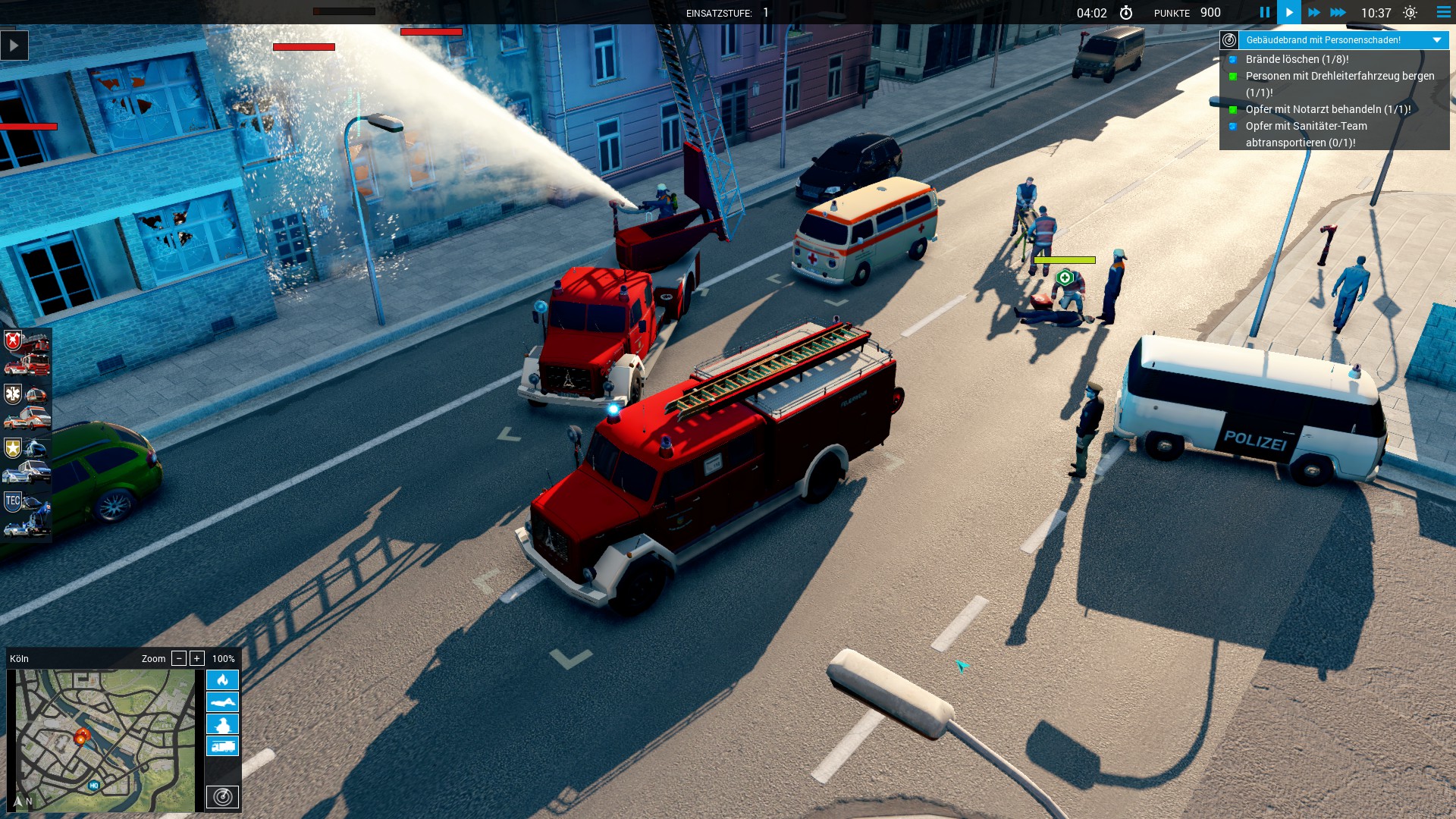Zoom in the minimap with the plus button
This screenshot has height=819, width=1456.
(196, 658)
